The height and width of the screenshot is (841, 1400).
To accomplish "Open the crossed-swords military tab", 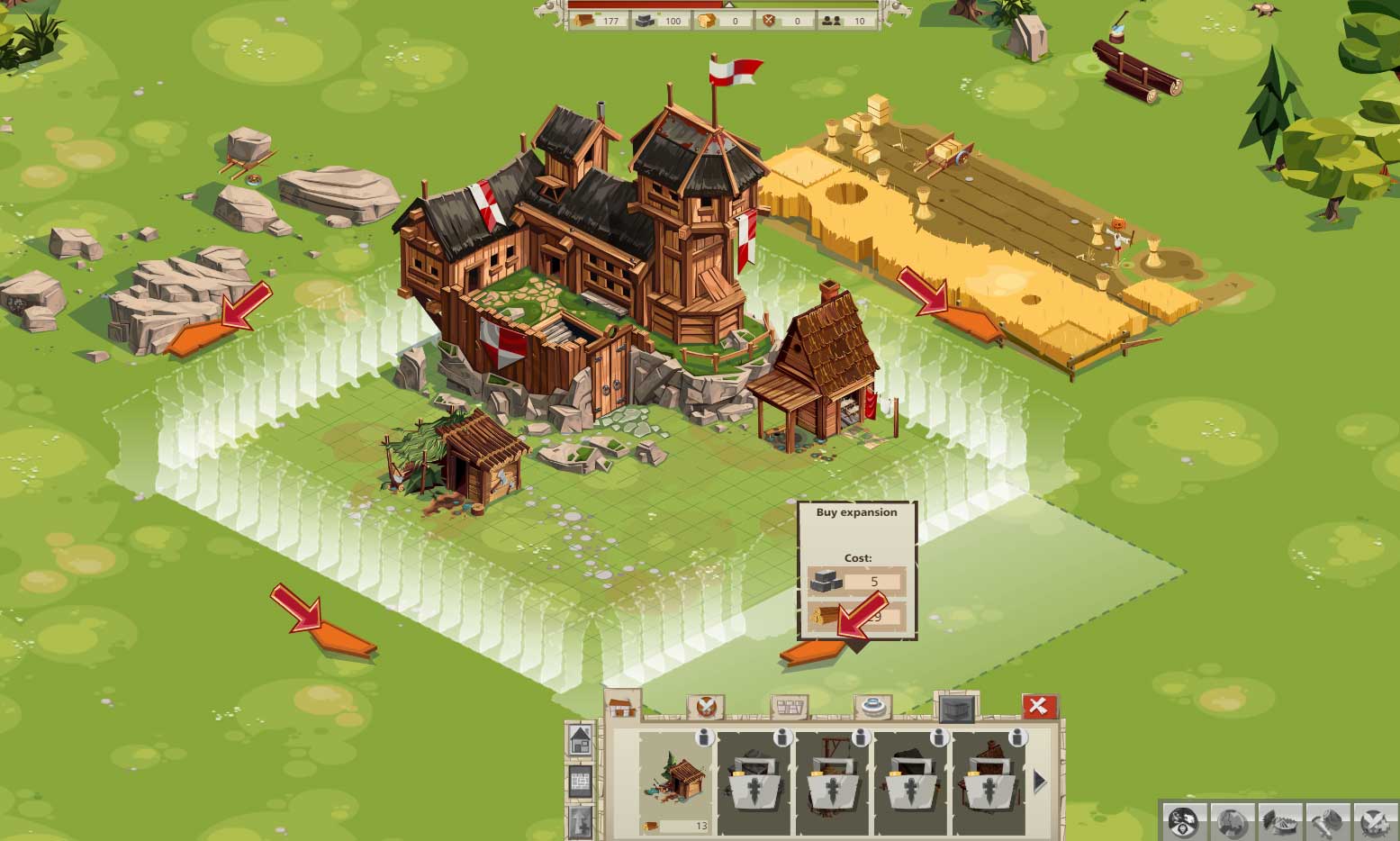I will click(x=705, y=707).
